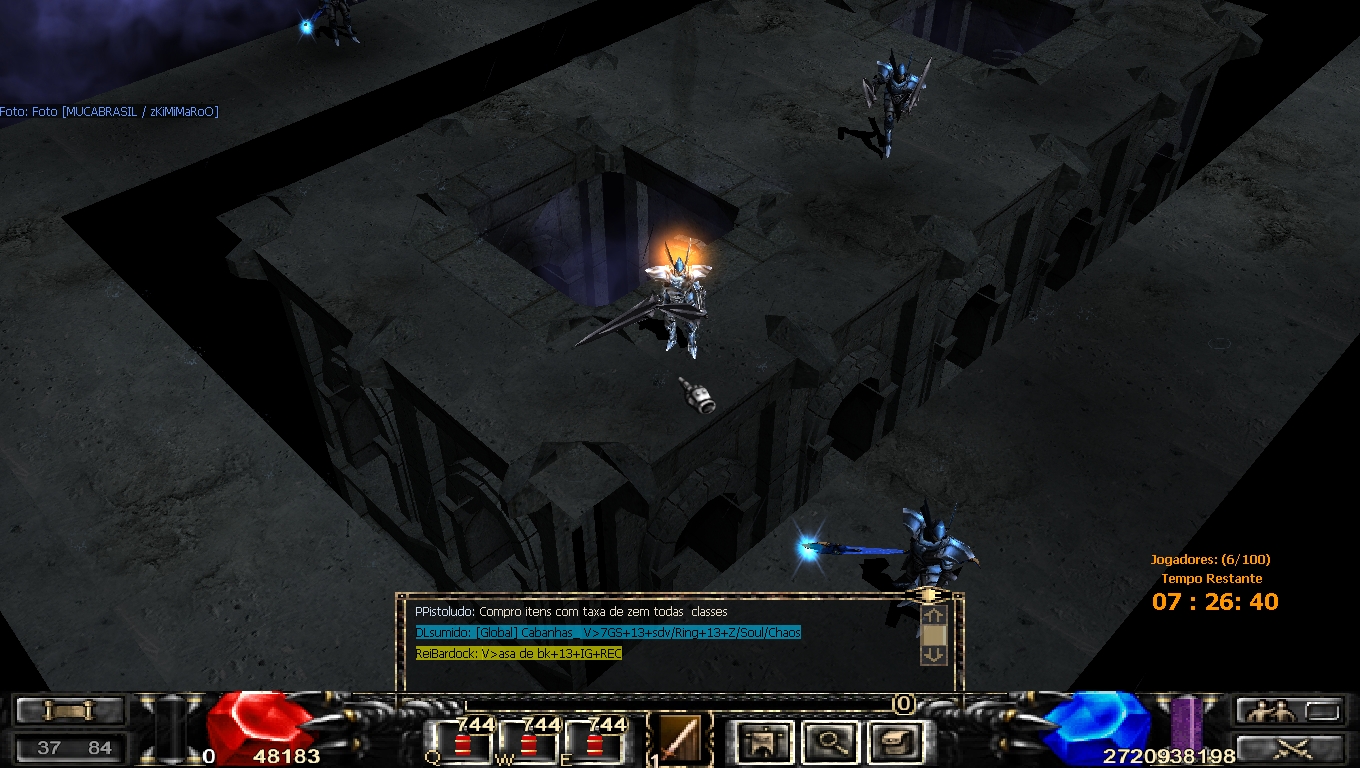Use the potion in the W slot
The height and width of the screenshot is (768, 1360).
[x=527, y=743]
